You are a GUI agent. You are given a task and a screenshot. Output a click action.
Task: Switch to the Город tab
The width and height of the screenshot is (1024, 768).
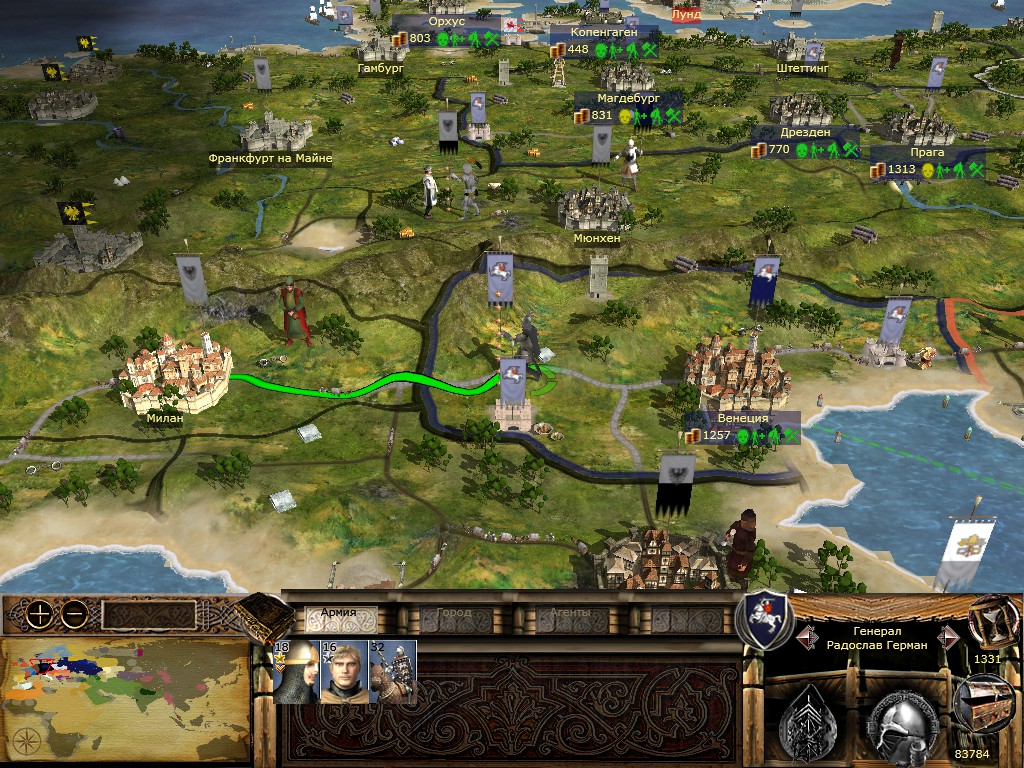(x=440, y=614)
